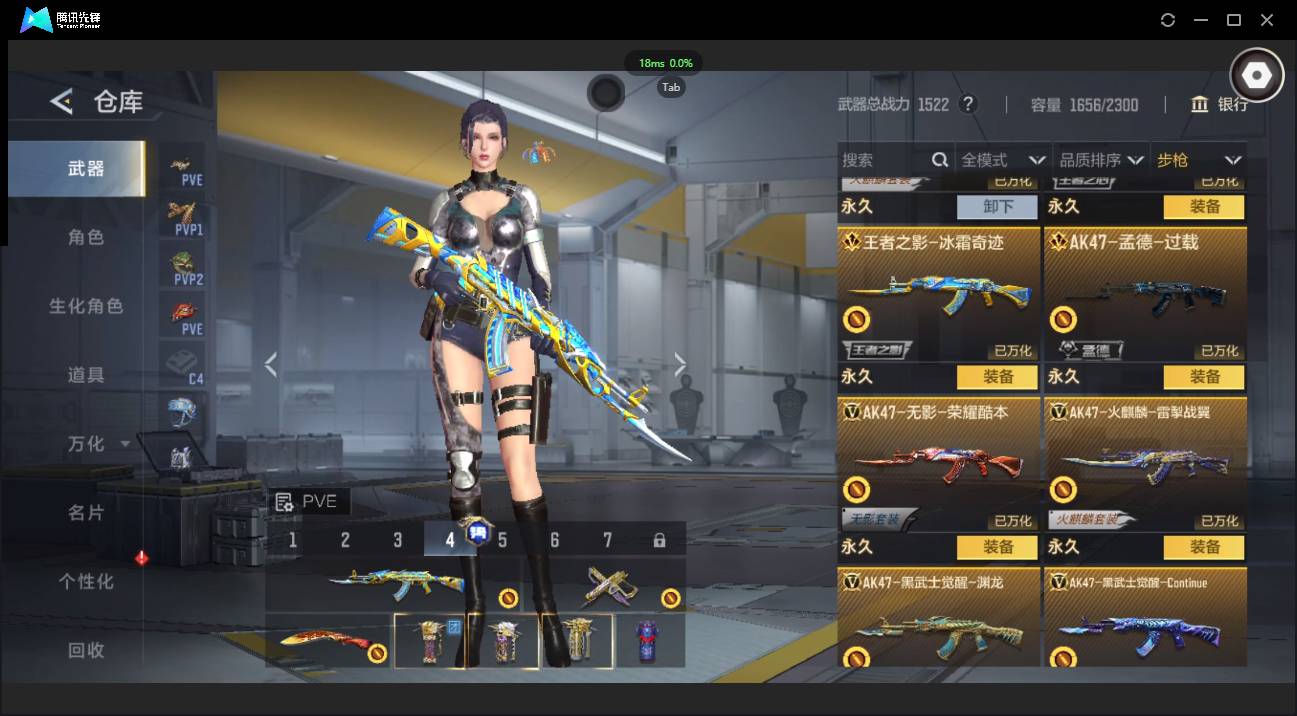Go back using the 仓库 back arrow
Viewport: 1297px width, 716px height.
tap(62, 101)
